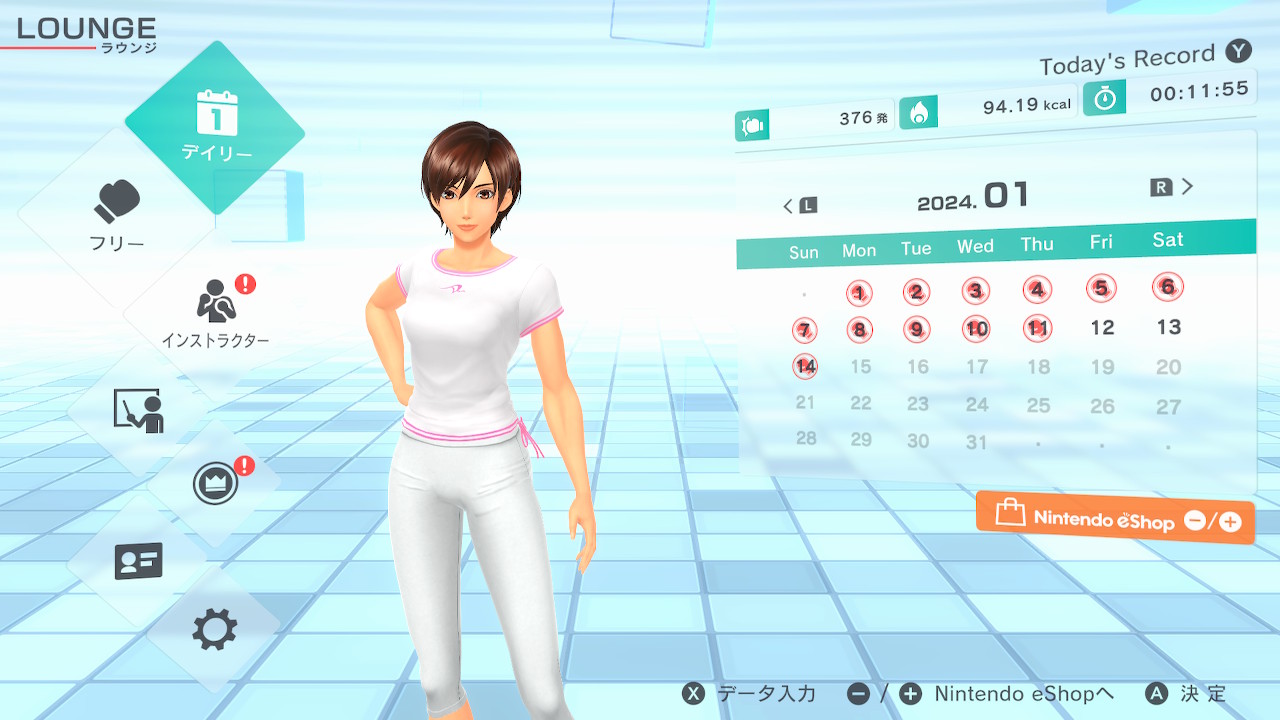1280x720 pixels.
Task: Open the profile ID card menu
Action: coord(138,561)
